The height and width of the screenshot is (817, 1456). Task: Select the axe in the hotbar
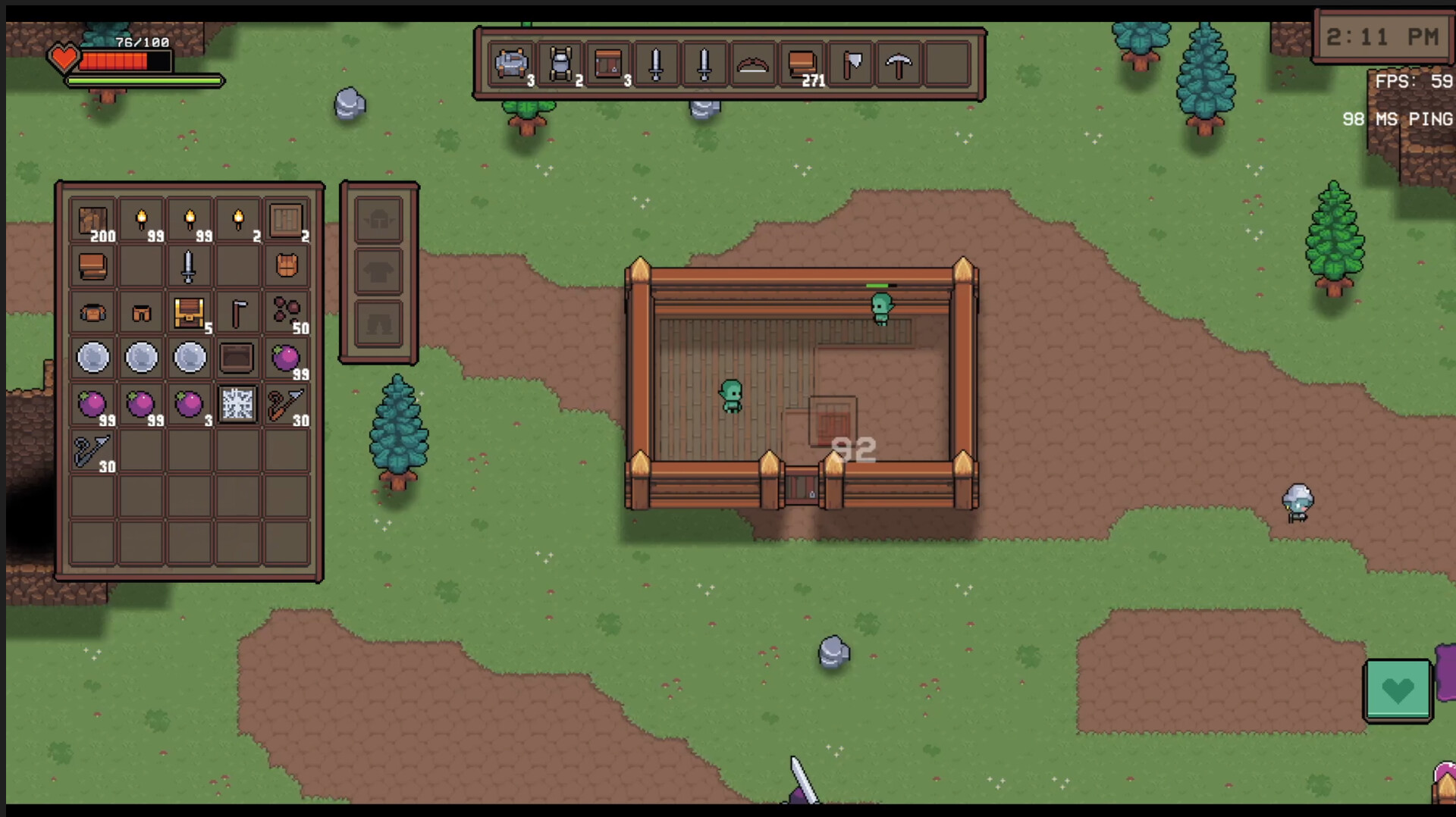pos(850,64)
